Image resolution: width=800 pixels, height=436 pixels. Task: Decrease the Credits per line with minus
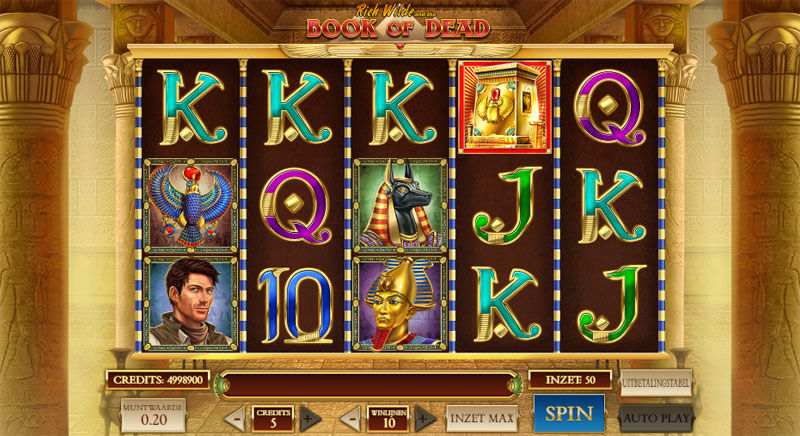(x=236, y=418)
